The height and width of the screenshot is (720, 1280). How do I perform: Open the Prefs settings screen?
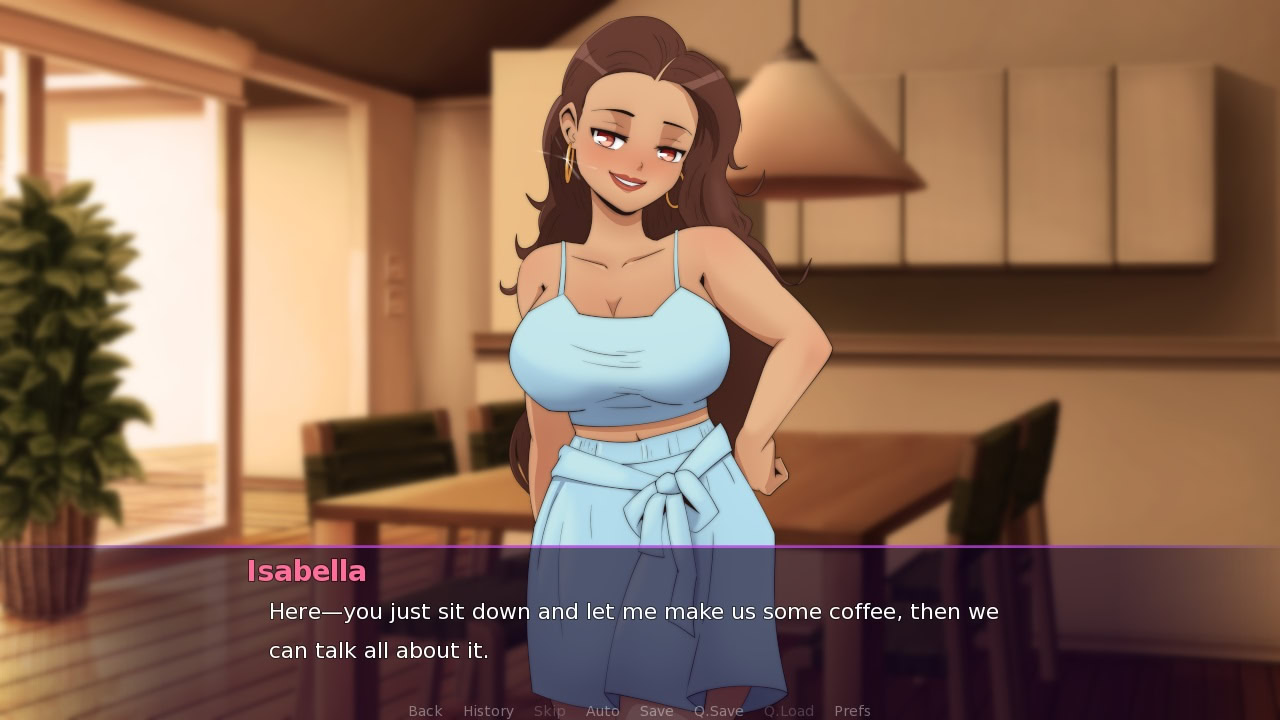853,710
